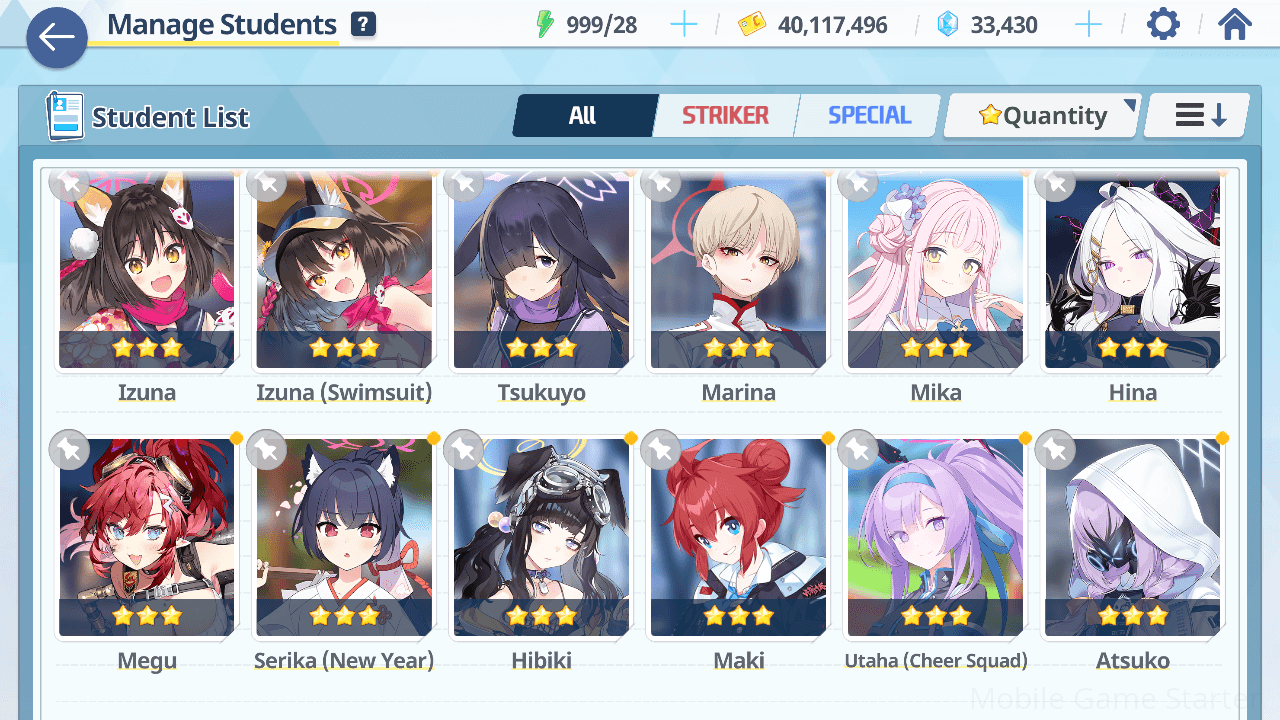The image size is (1280, 720).
Task: Open the Quantity sort dropdown
Action: click(1042, 116)
